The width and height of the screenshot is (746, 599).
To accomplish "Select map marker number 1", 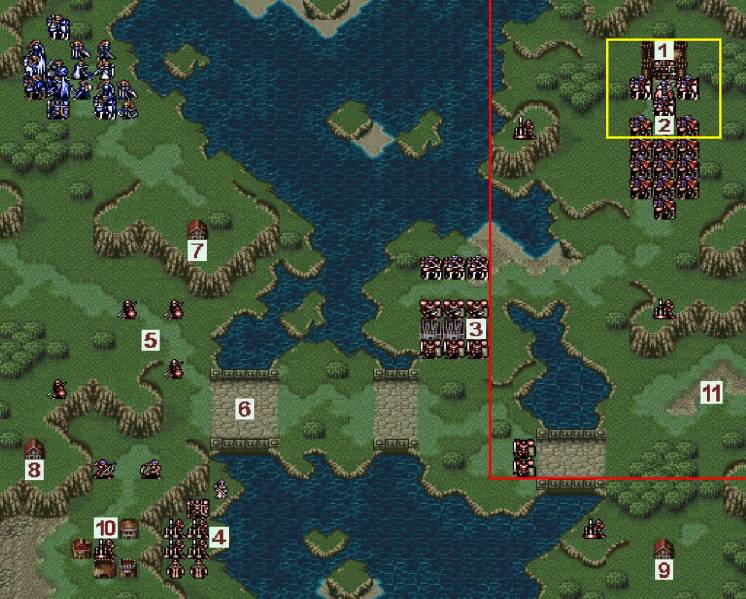I will pyautogui.click(x=663, y=50).
